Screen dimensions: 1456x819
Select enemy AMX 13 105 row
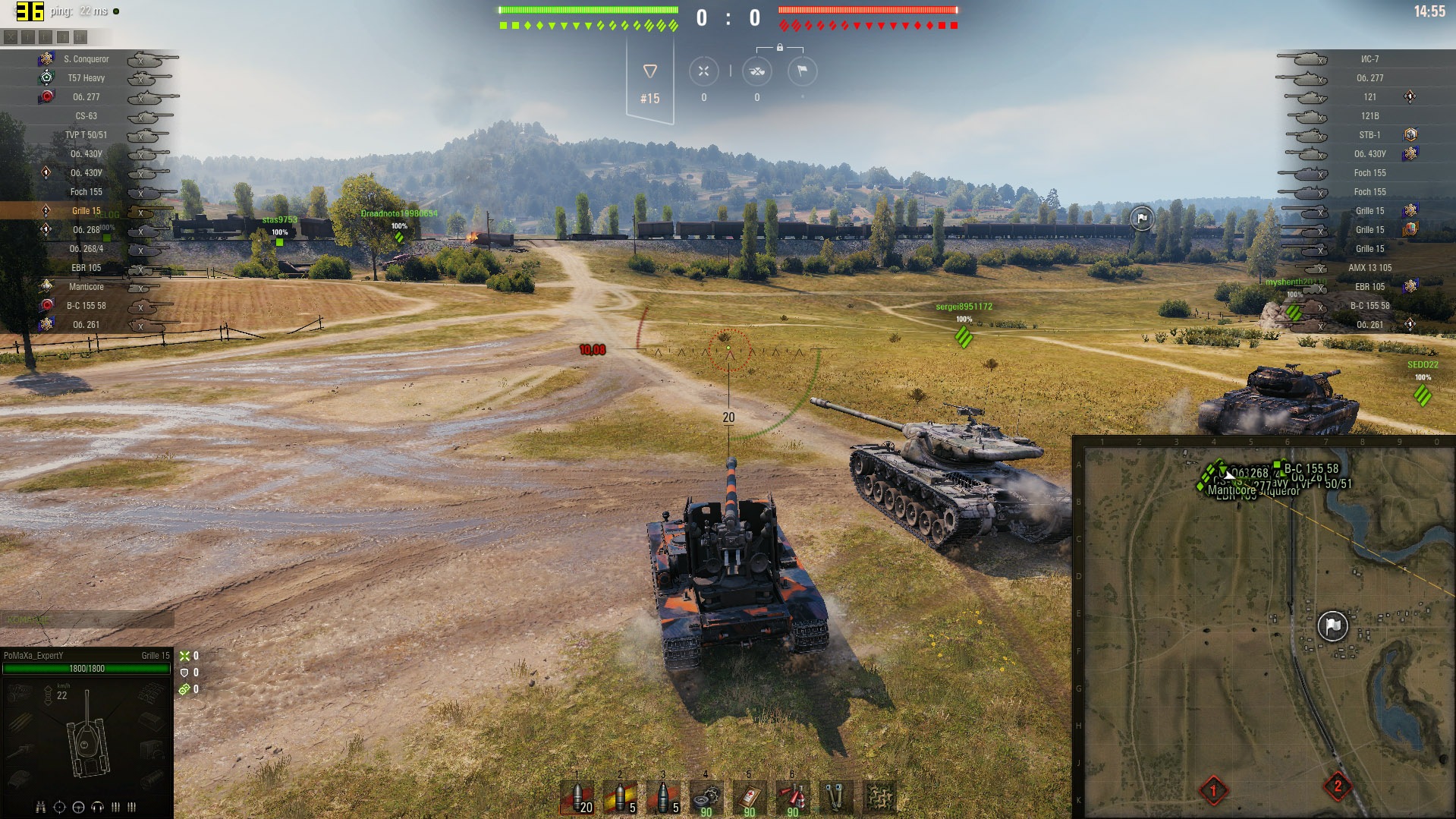pos(1370,268)
